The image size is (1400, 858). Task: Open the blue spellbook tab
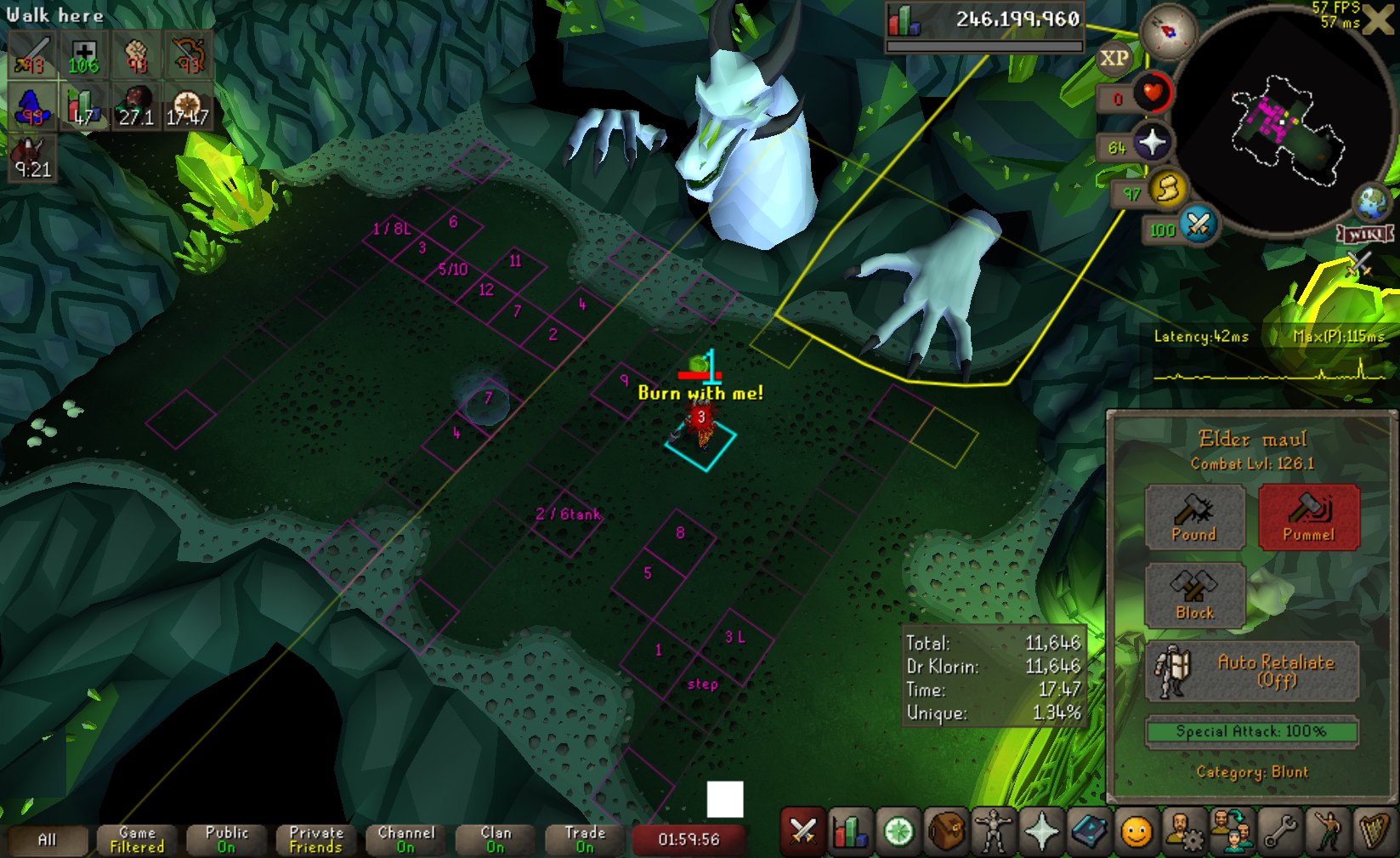click(x=1089, y=832)
